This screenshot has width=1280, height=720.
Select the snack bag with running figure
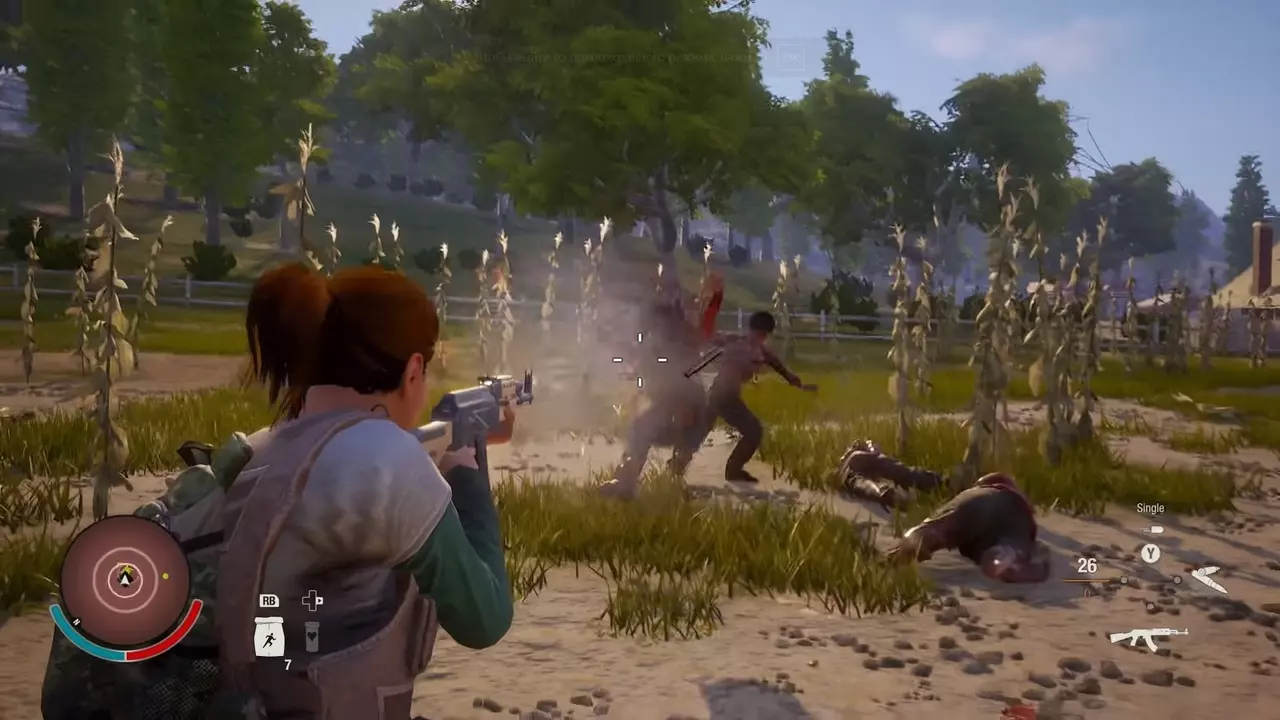click(x=269, y=638)
